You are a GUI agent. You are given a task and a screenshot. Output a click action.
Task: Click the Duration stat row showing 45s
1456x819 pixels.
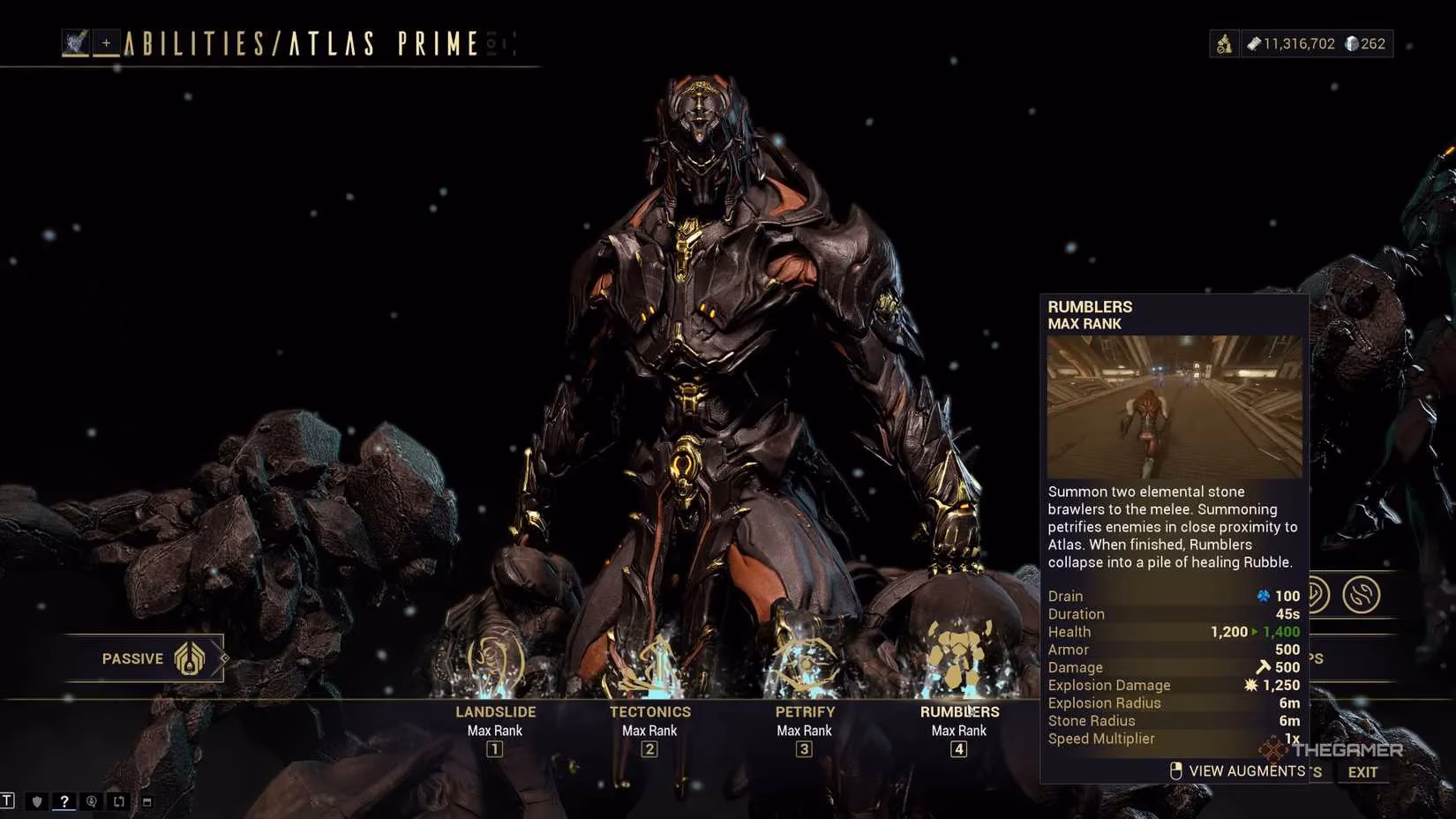[1174, 613]
